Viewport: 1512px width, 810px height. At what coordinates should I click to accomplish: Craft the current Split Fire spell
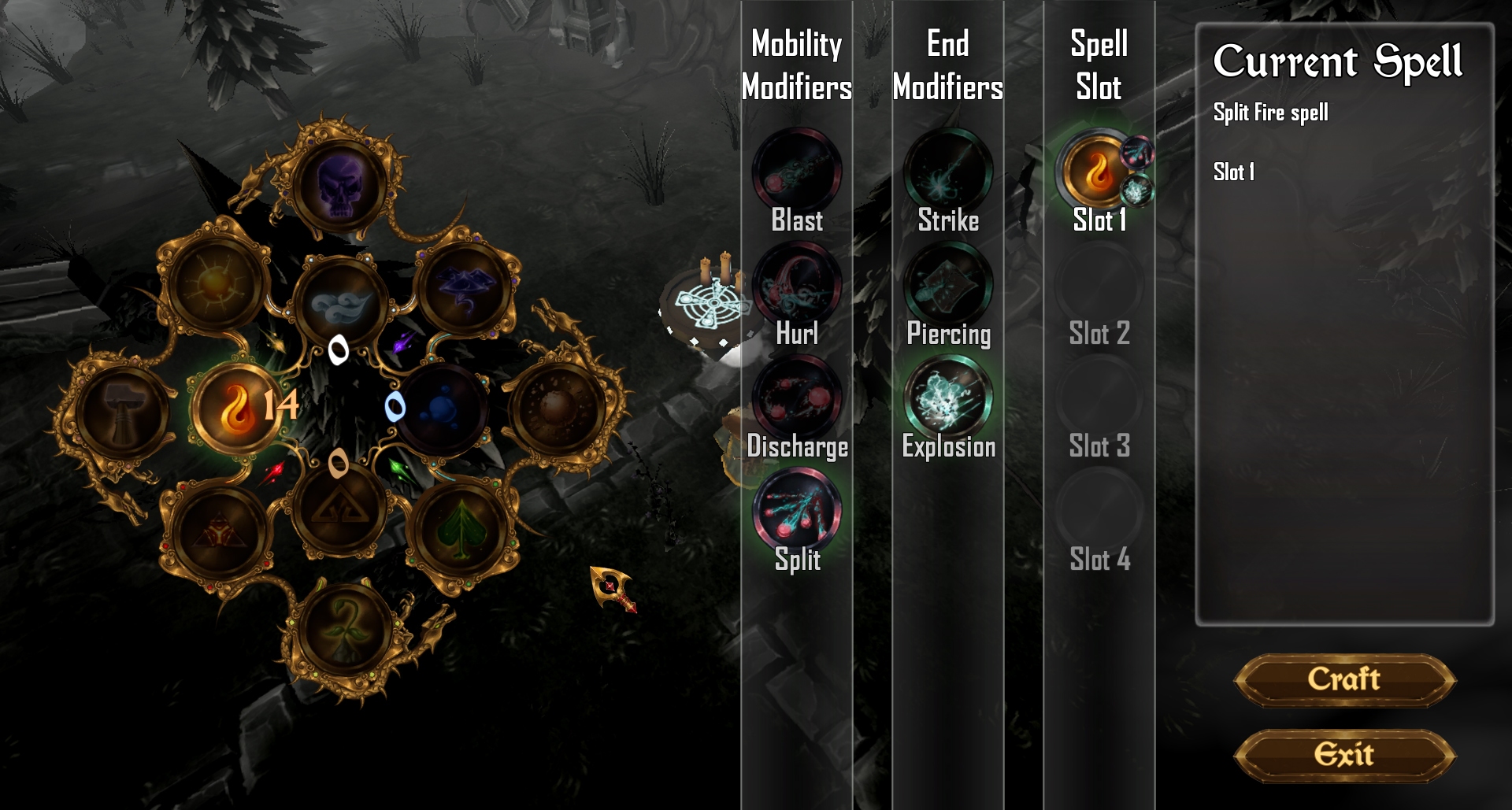[1344, 679]
